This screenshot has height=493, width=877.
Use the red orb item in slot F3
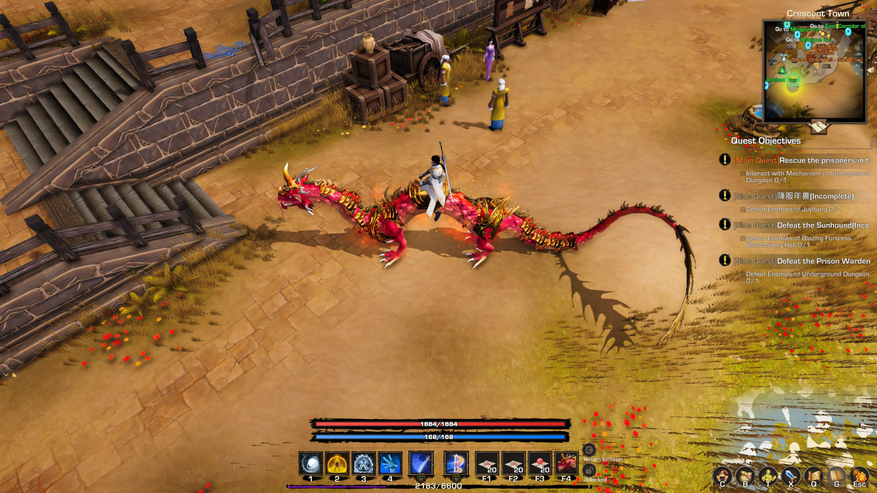pos(540,464)
